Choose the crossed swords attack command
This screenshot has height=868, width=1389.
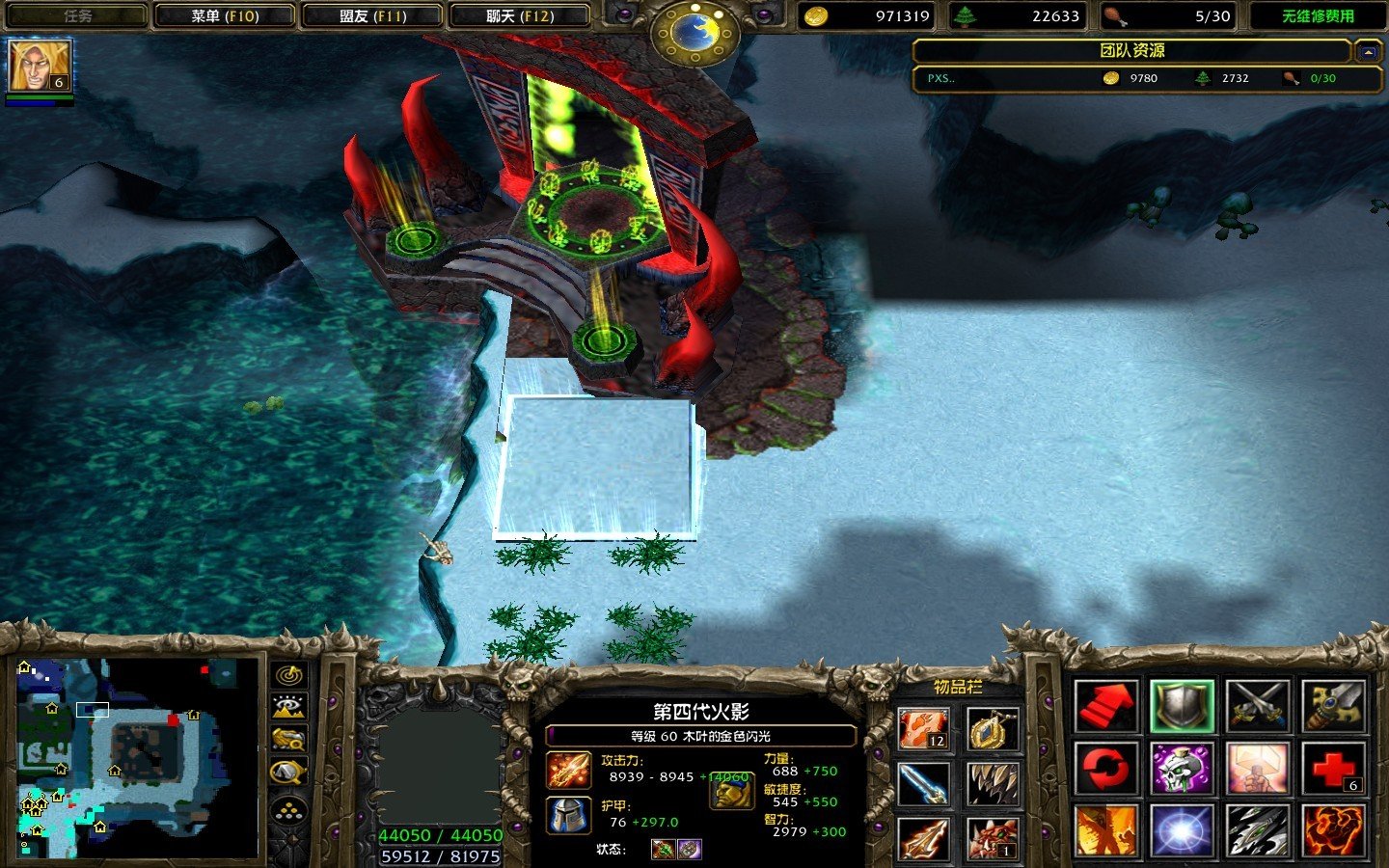[x=1258, y=706]
